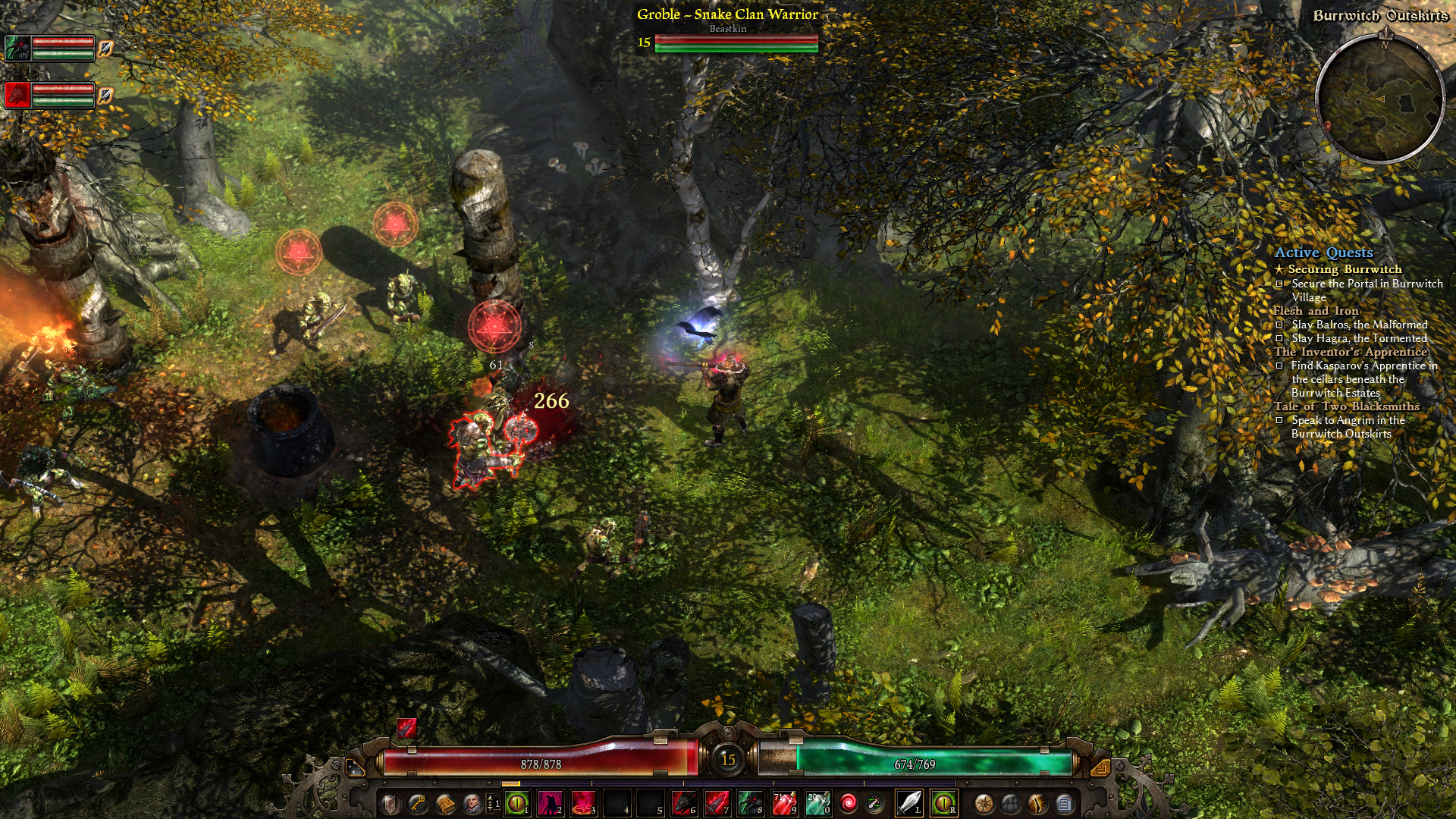
Task: Select the sword attack left-click skill slot
Action: click(x=909, y=803)
